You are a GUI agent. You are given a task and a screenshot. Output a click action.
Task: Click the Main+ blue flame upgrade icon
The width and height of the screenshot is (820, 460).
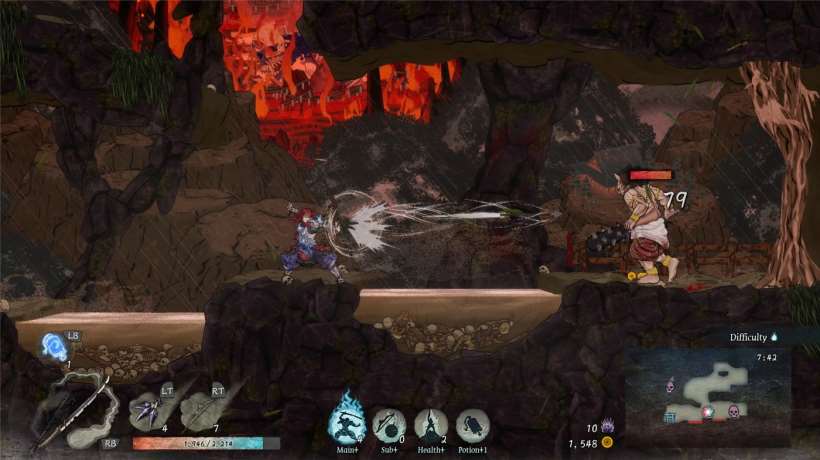pyautogui.click(x=348, y=423)
